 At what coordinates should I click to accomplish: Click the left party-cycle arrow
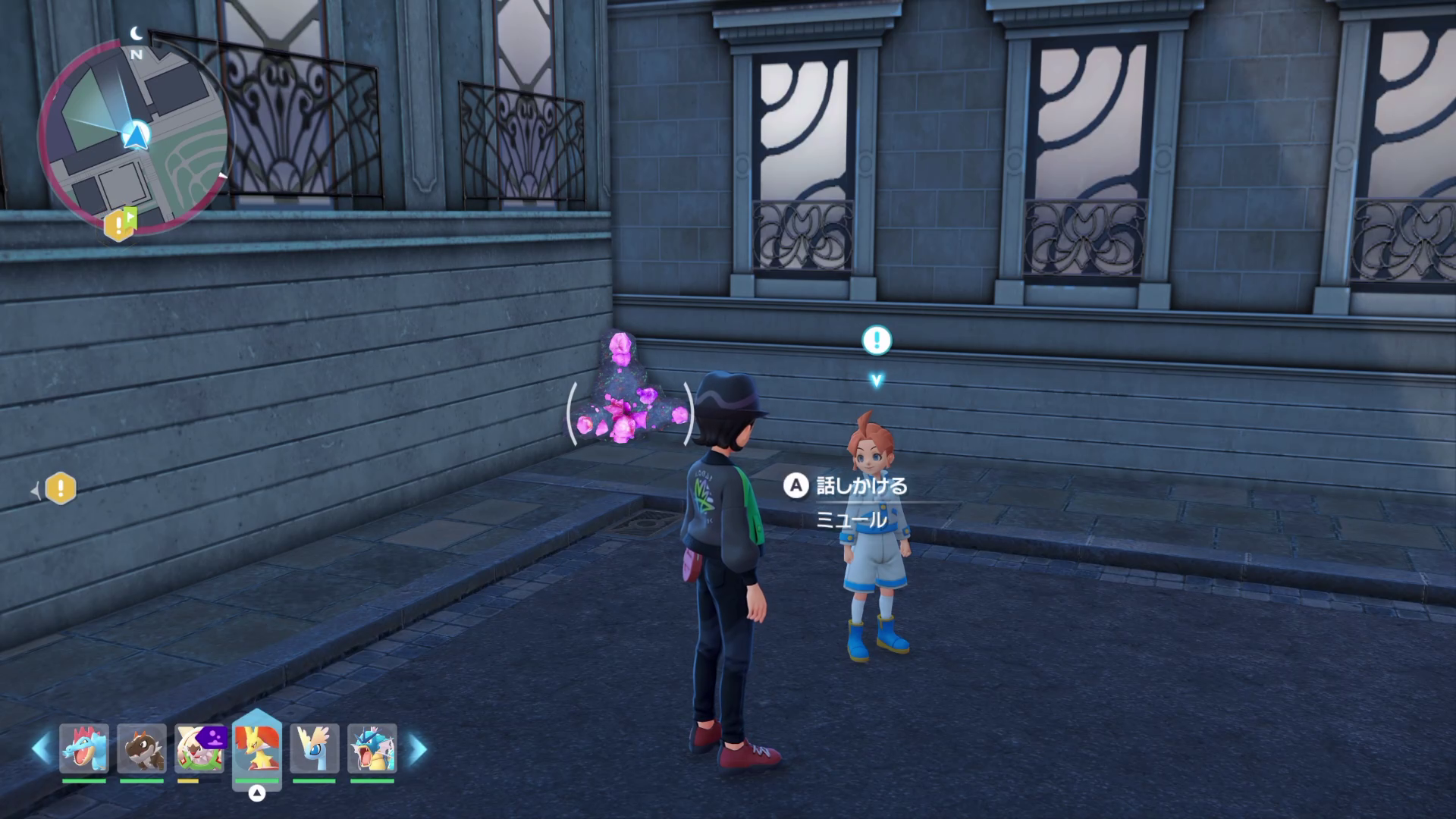coord(41,749)
